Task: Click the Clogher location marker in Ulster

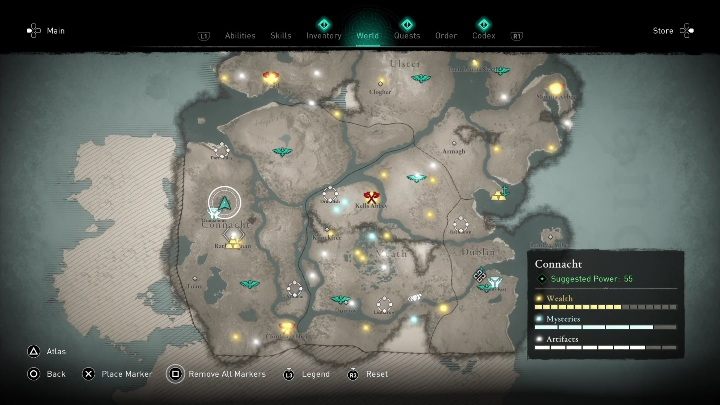Action: tap(380, 83)
